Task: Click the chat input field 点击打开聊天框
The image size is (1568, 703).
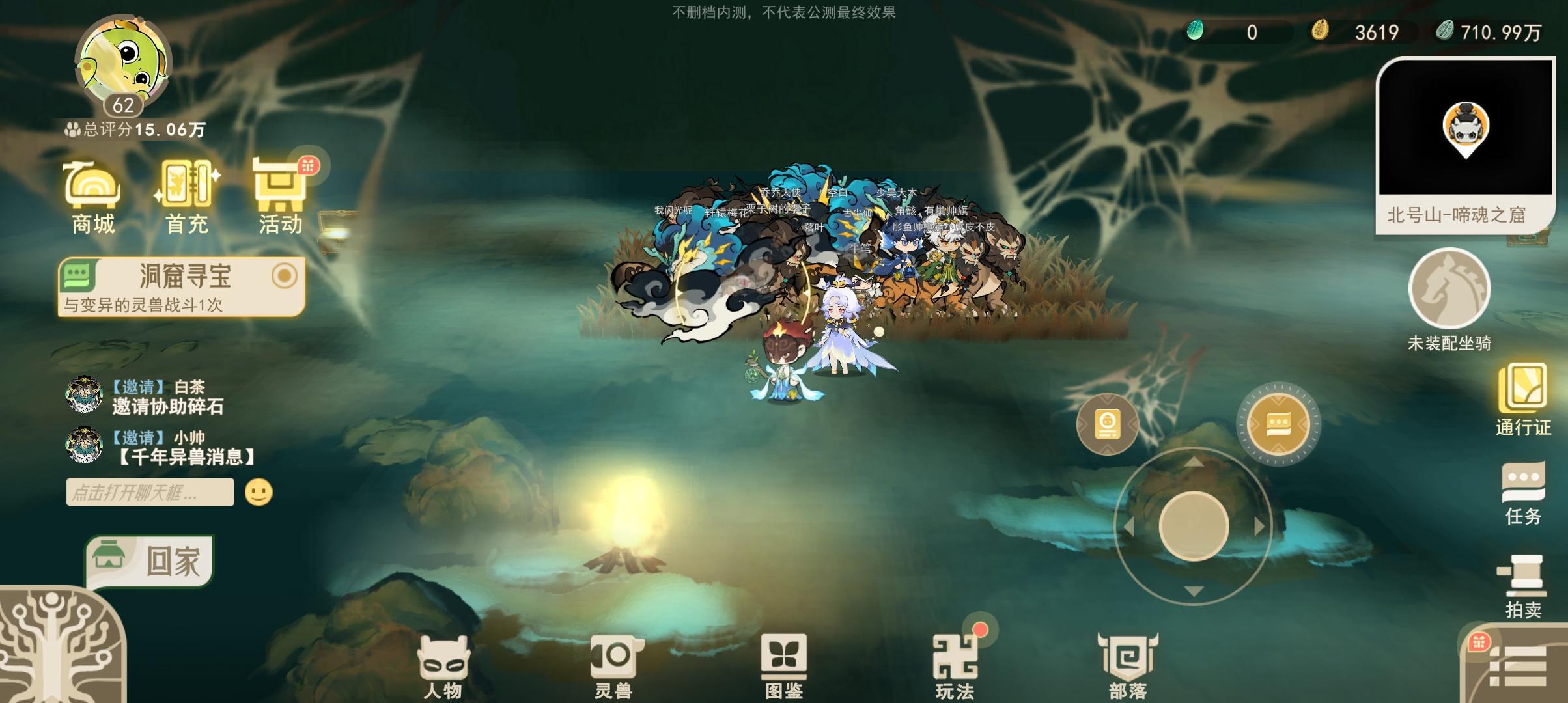Action: (x=150, y=493)
